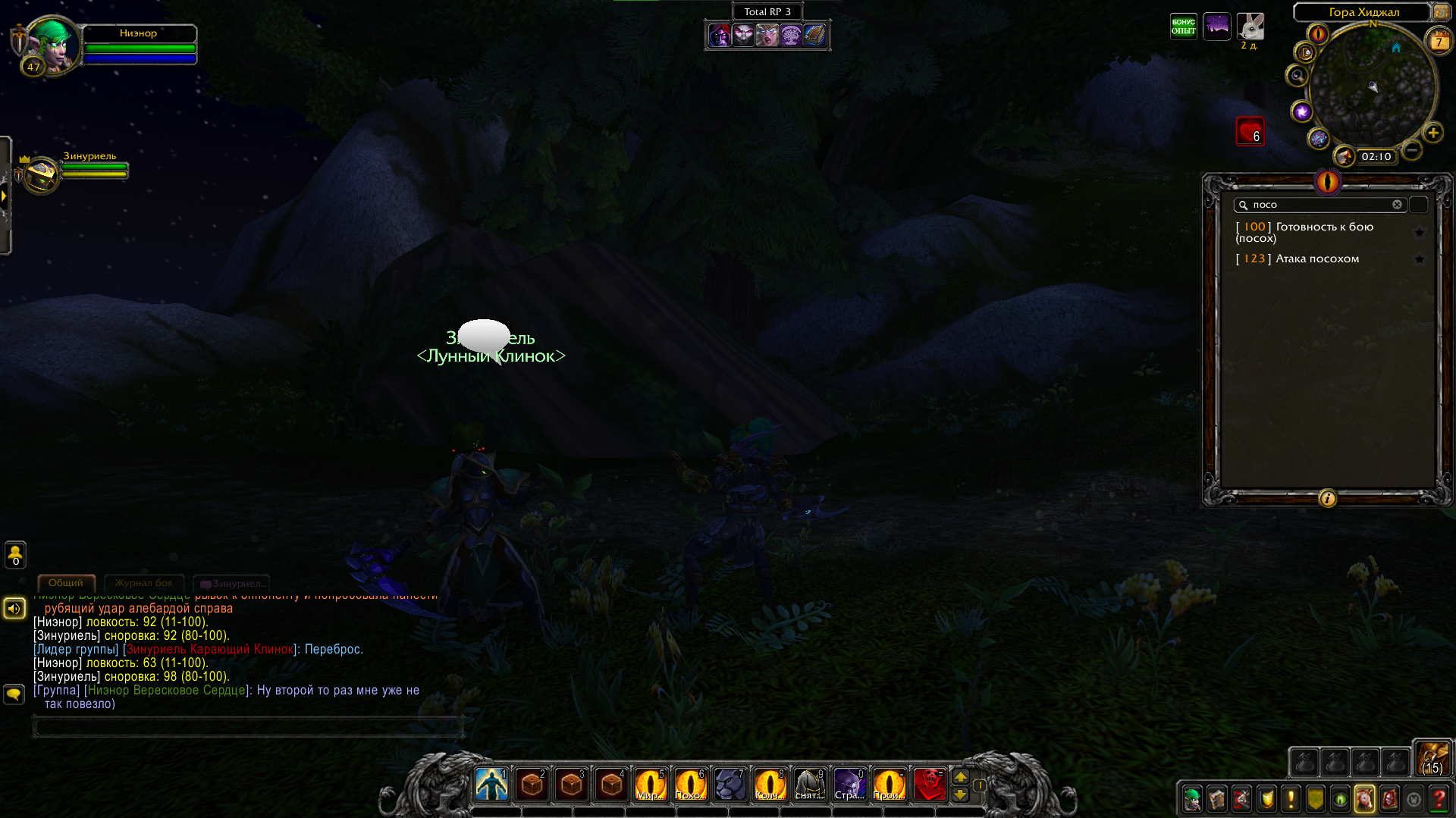Clear the 'посо' search field
Screen dimensions: 1456x818
click(1397, 205)
